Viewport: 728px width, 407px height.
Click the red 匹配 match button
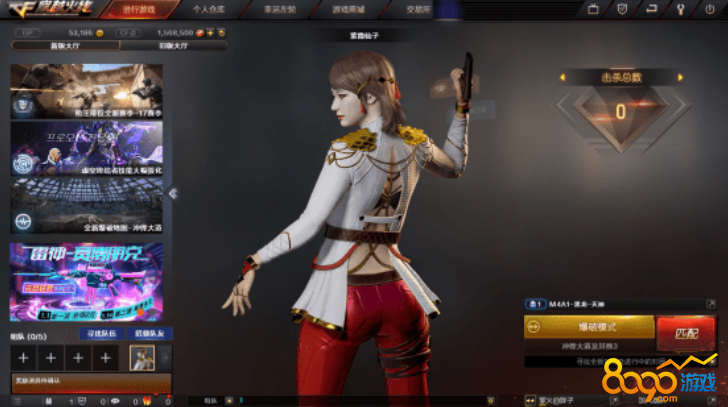685,332
